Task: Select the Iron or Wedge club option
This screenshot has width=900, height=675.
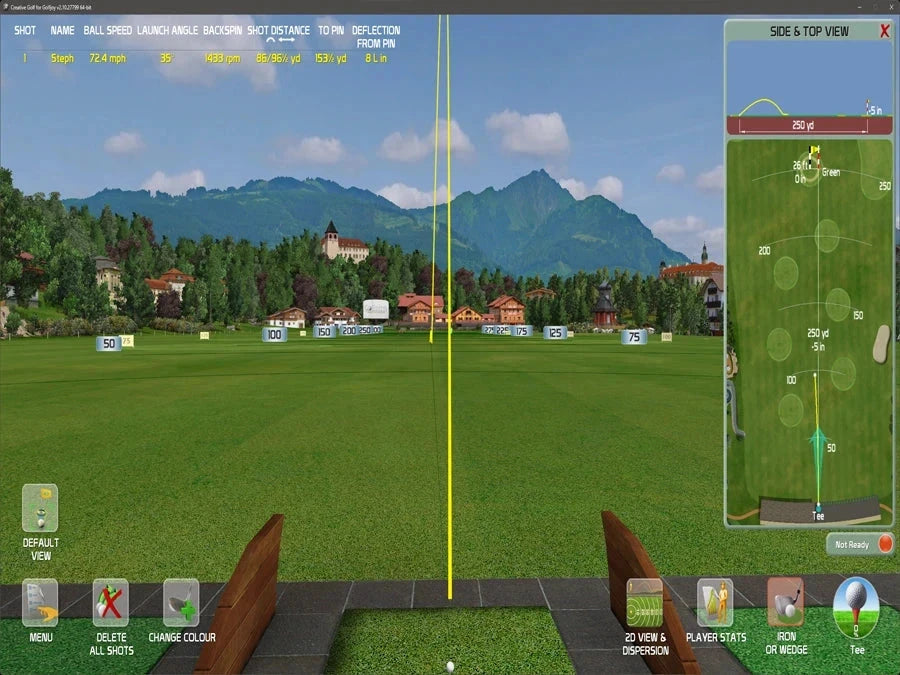Action: point(786,603)
